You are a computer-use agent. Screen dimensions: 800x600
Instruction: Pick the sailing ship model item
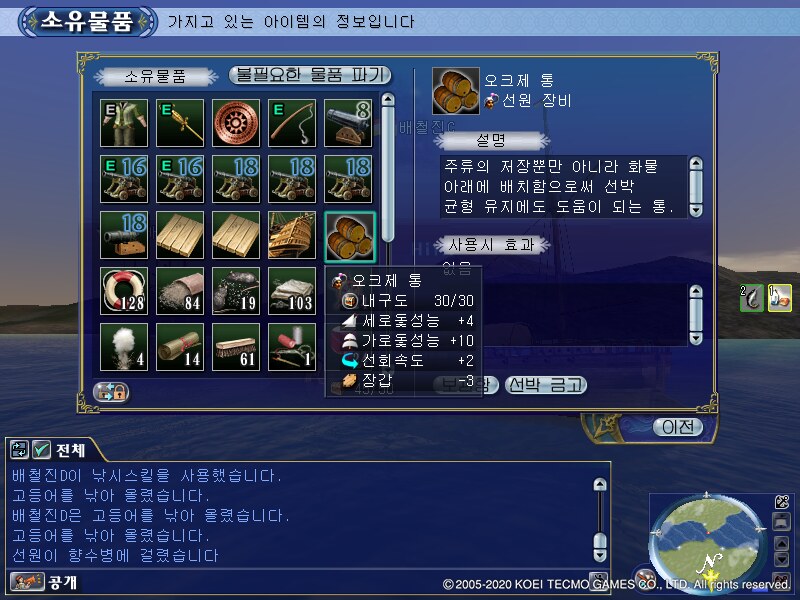click(x=292, y=236)
